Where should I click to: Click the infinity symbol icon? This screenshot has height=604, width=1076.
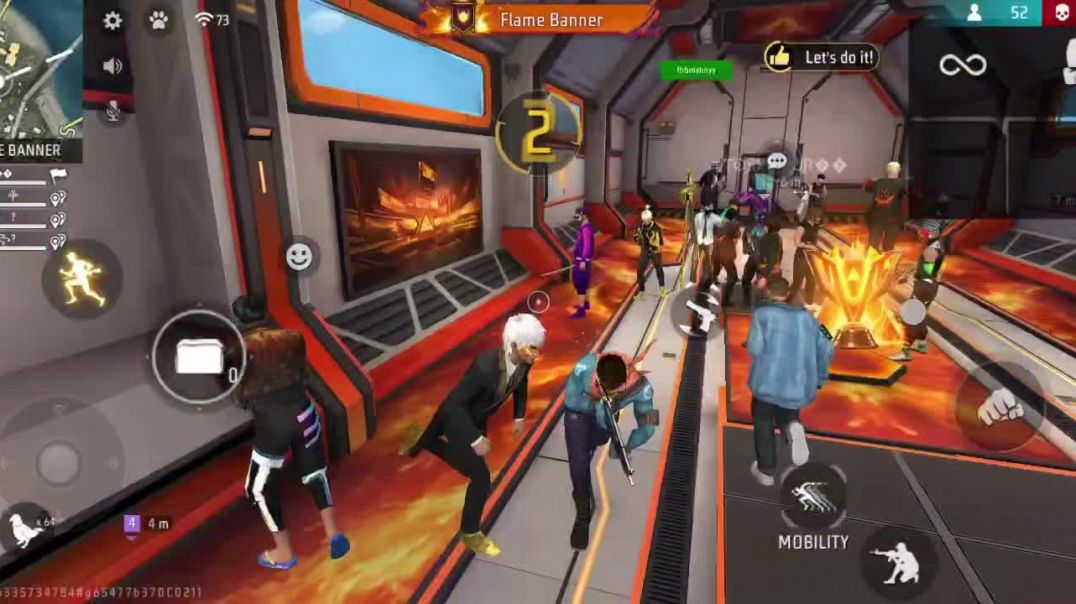pos(962,66)
